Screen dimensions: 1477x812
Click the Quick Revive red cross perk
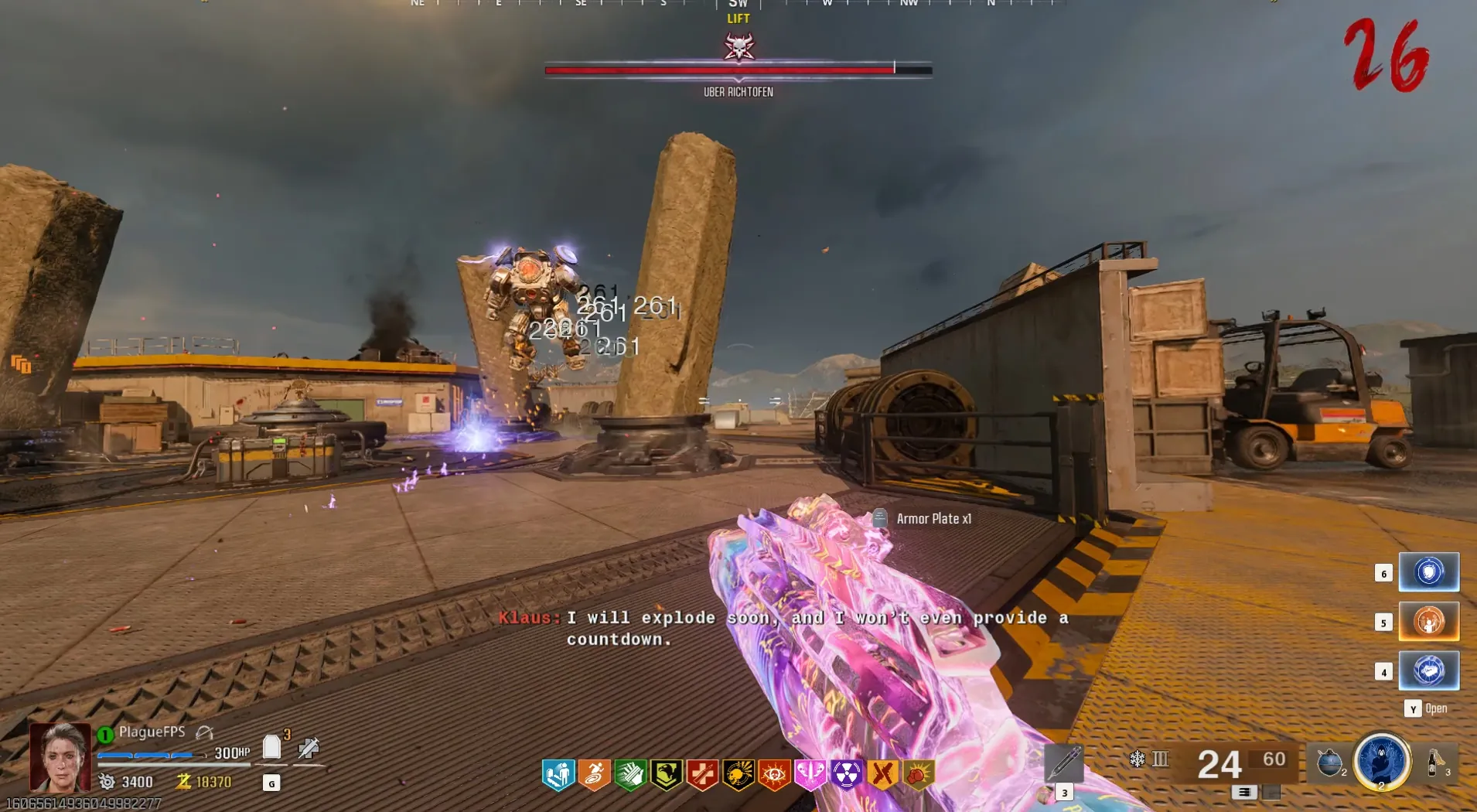point(702,774)
